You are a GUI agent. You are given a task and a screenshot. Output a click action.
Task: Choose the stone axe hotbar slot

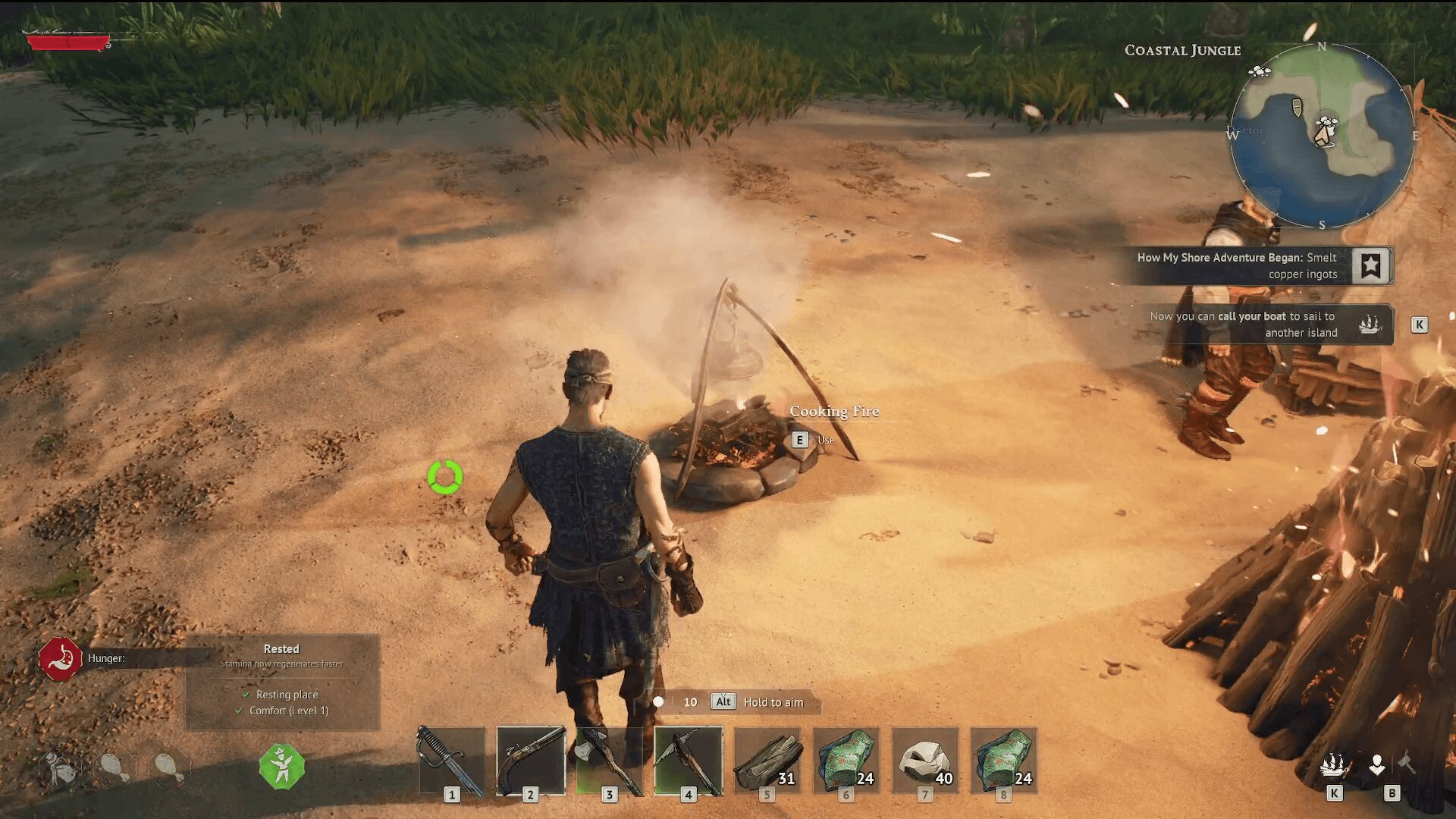click(610, 761)
